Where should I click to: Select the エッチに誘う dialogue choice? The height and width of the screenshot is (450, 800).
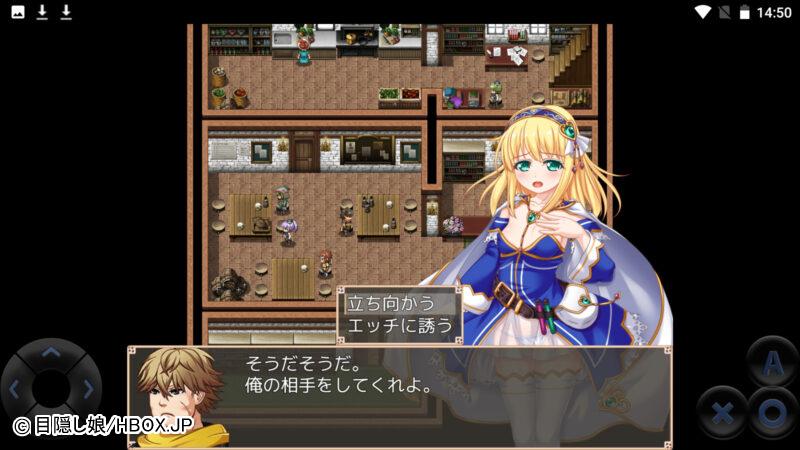(x=398, y=326)
